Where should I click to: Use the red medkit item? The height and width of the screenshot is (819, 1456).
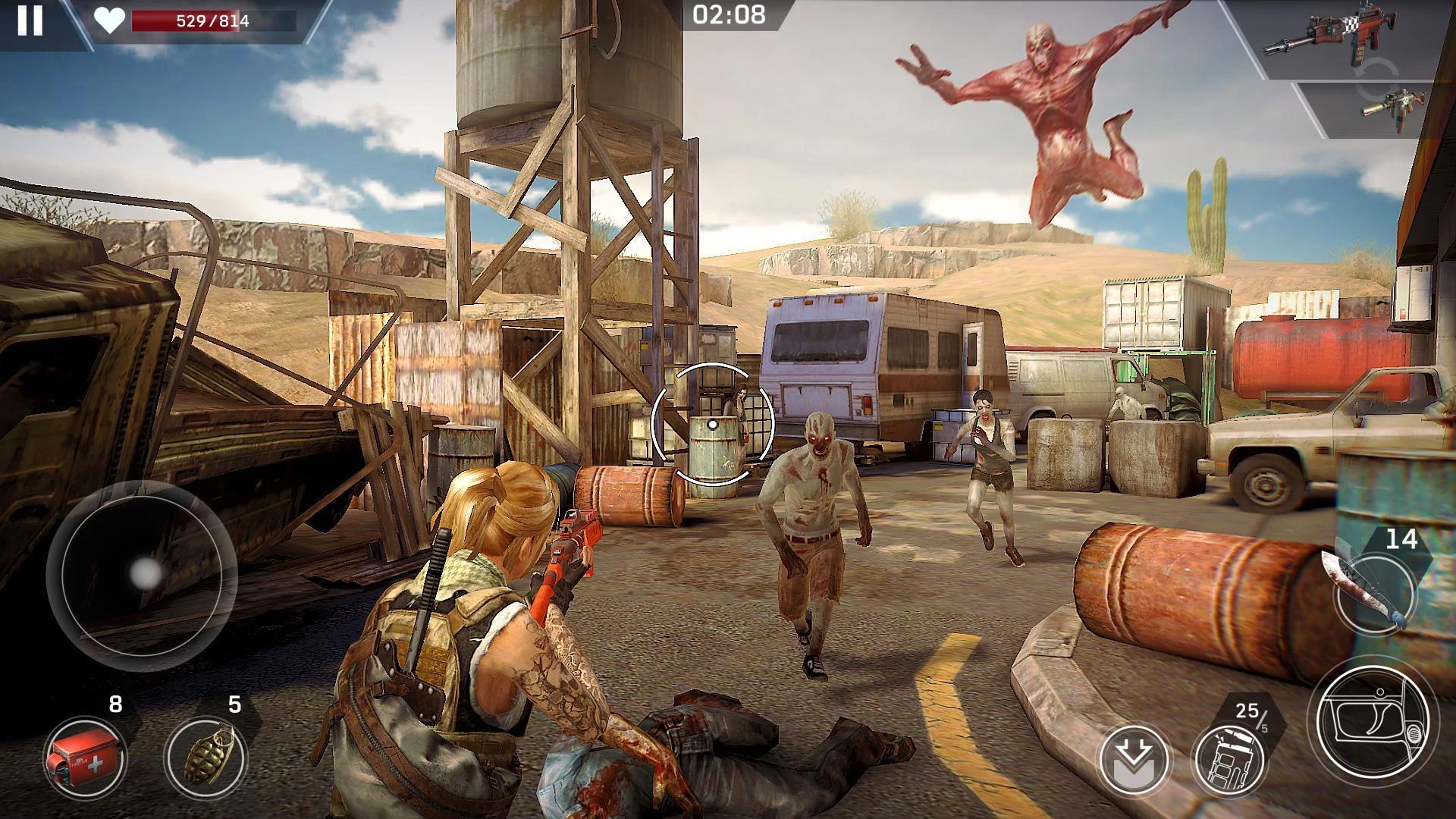85,757
